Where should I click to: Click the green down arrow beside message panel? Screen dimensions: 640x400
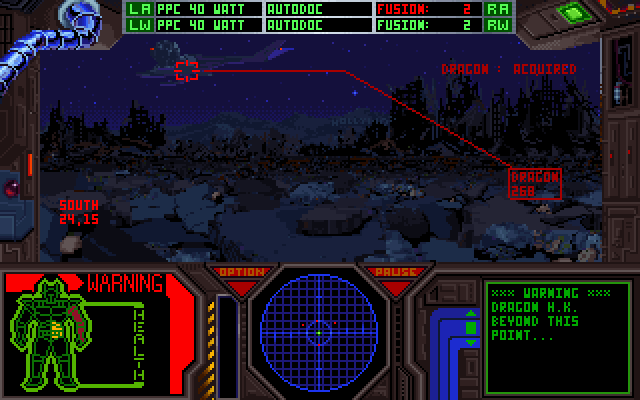pos(472,343)
